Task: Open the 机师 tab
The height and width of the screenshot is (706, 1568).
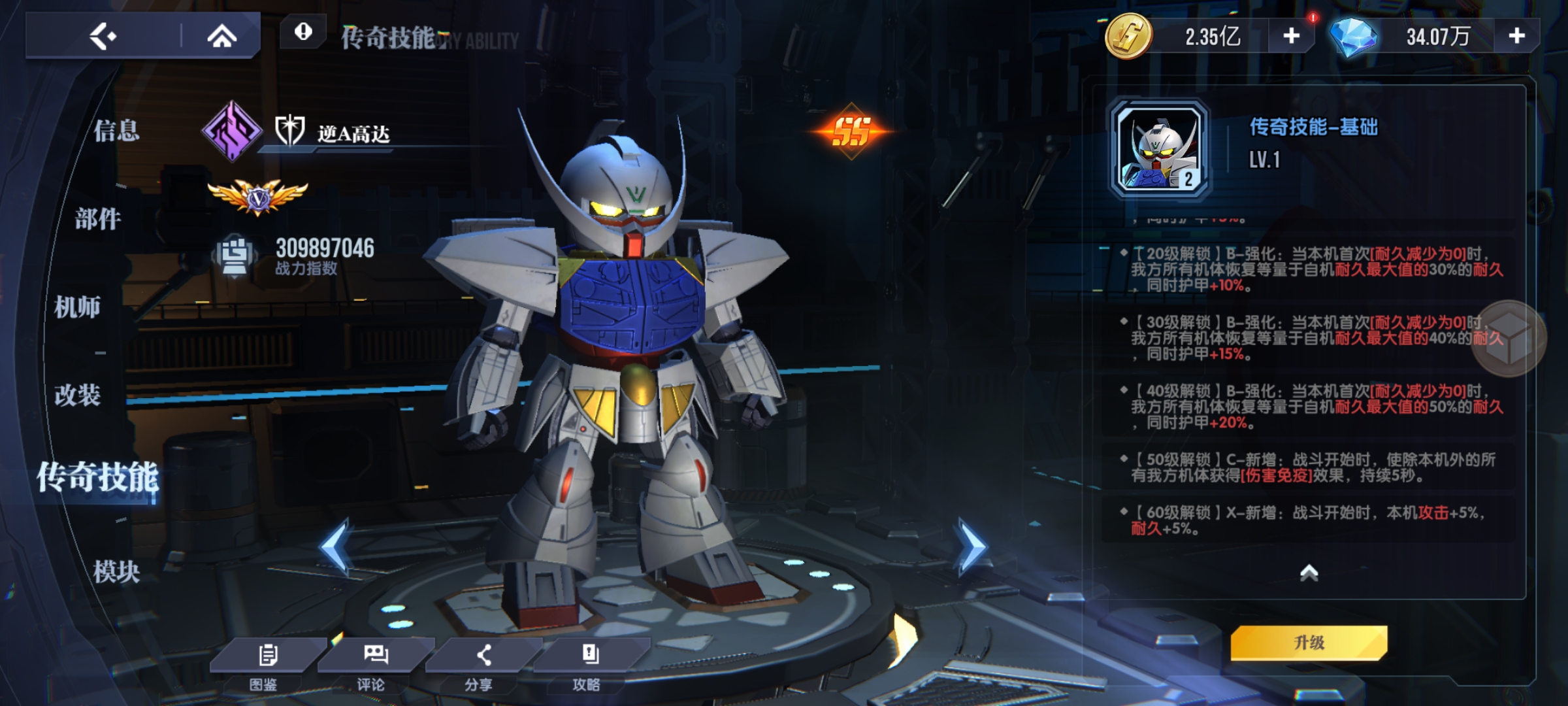Action: pos(77,307)
